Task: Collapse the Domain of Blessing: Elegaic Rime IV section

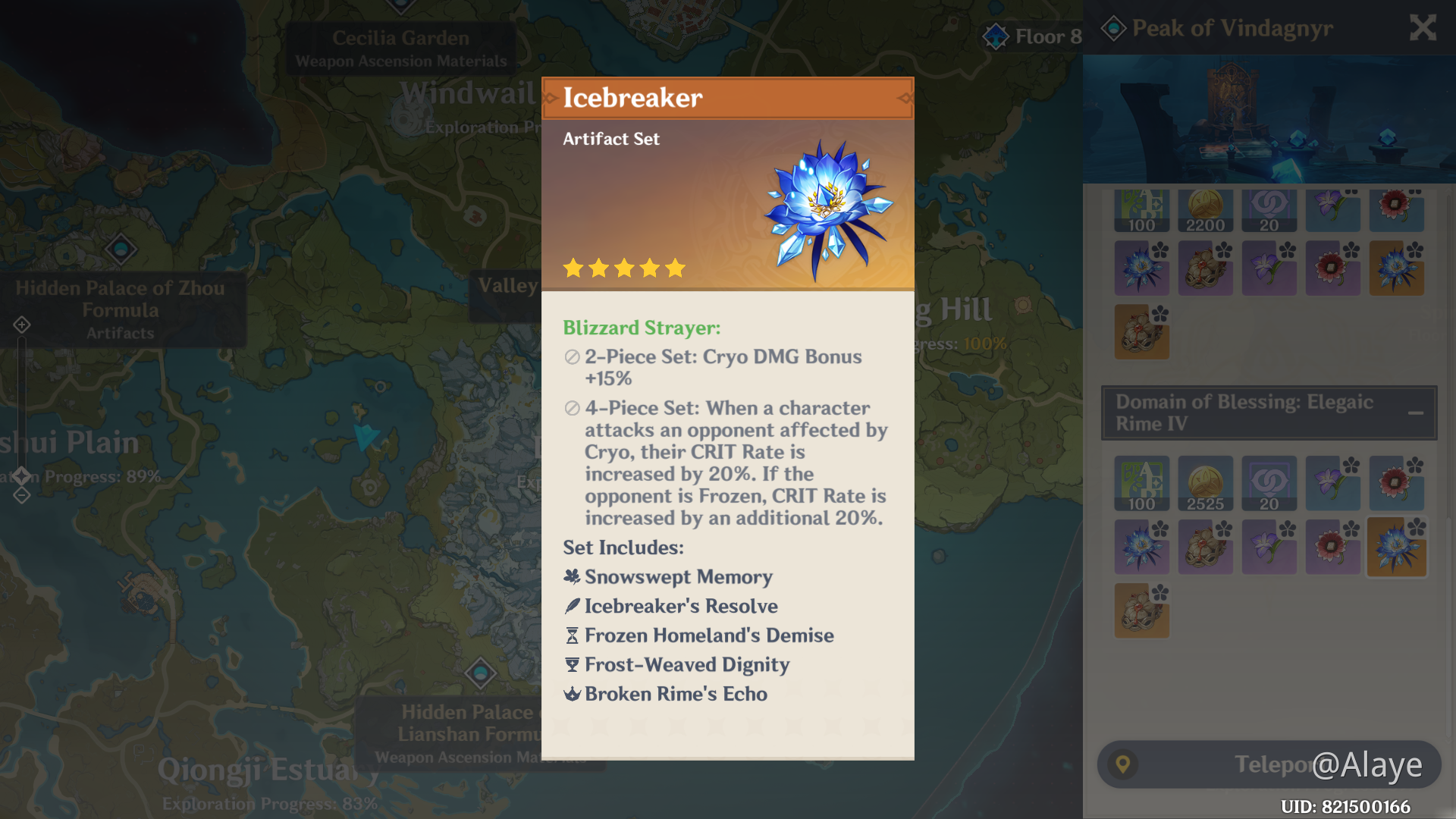Action: tap(1417, 413)
